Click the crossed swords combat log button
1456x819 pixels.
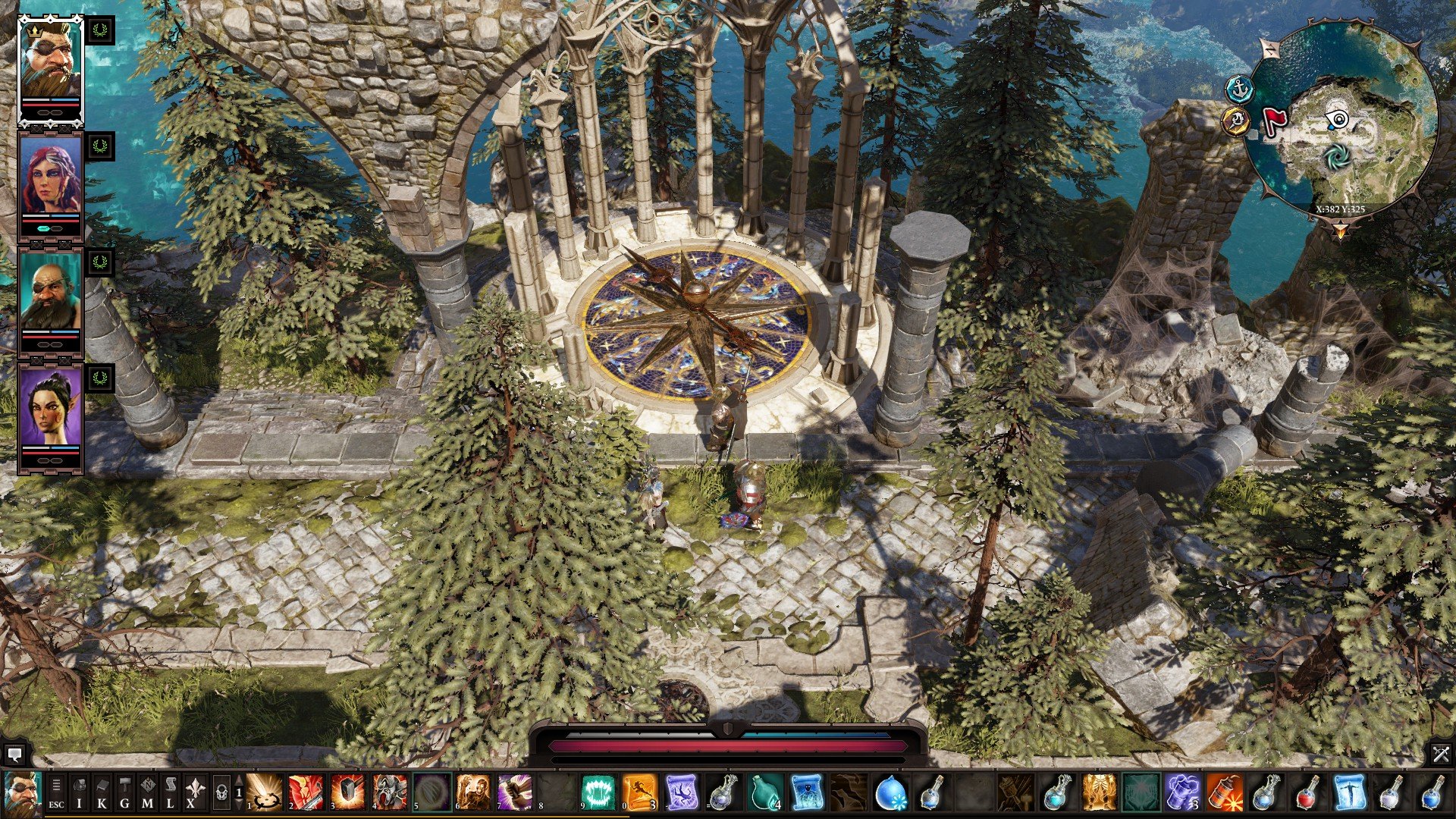coord(1441,754)
